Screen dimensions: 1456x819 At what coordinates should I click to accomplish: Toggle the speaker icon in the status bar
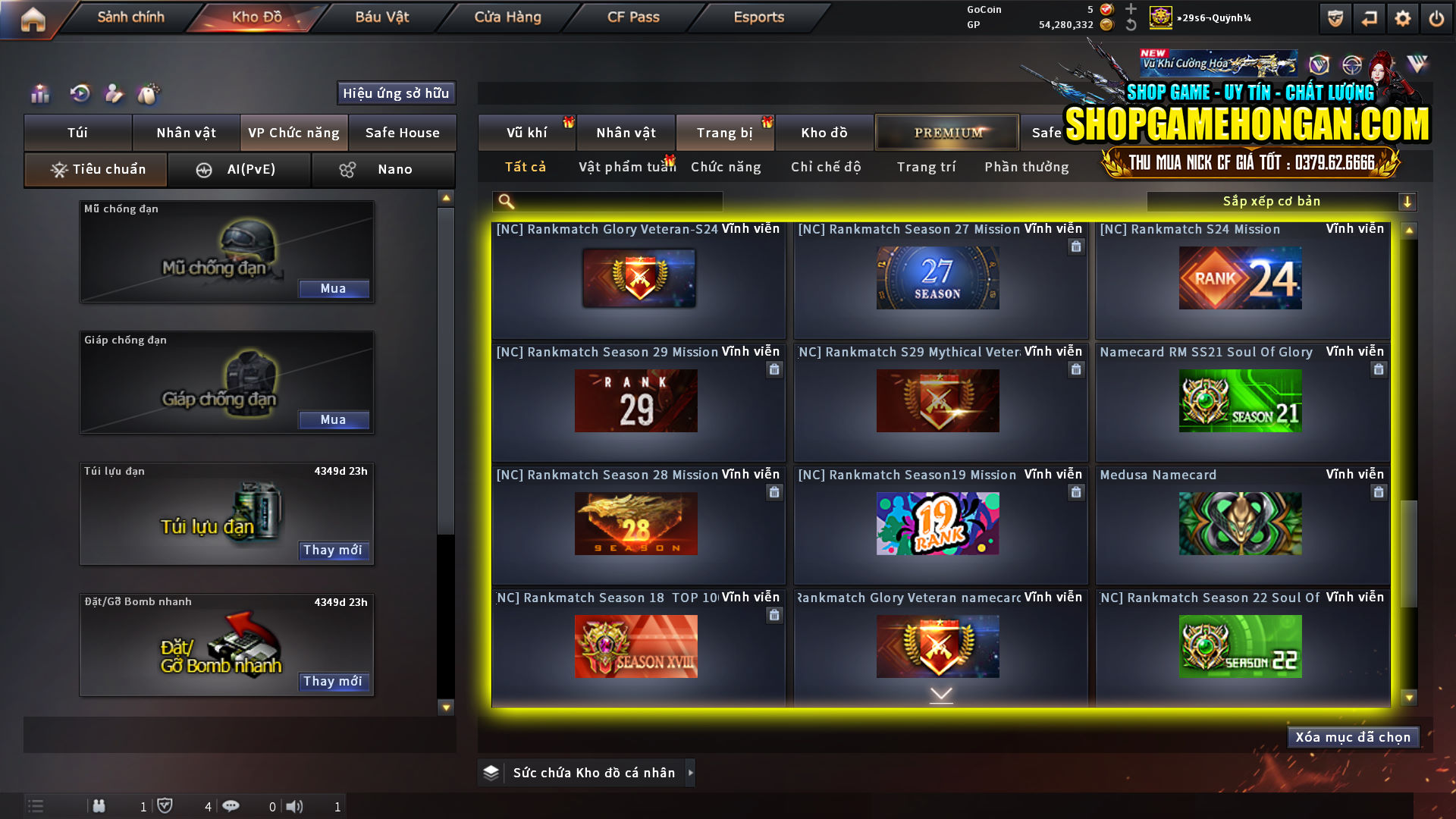pos(295,806)
